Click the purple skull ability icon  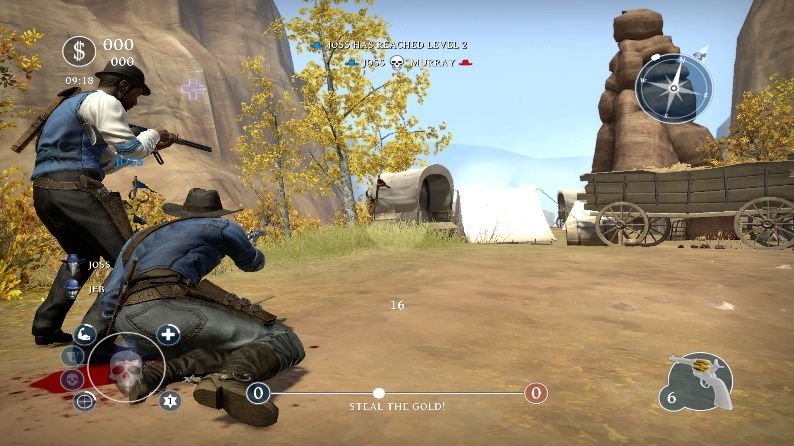click(x=72, y=380)
